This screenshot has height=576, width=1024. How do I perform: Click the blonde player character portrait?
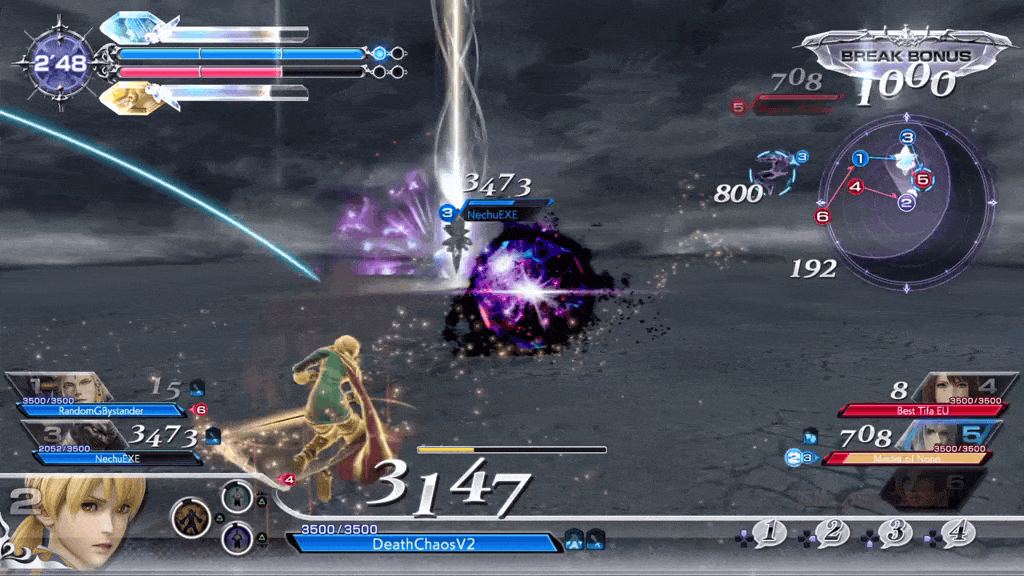click(x=75, y=518)
